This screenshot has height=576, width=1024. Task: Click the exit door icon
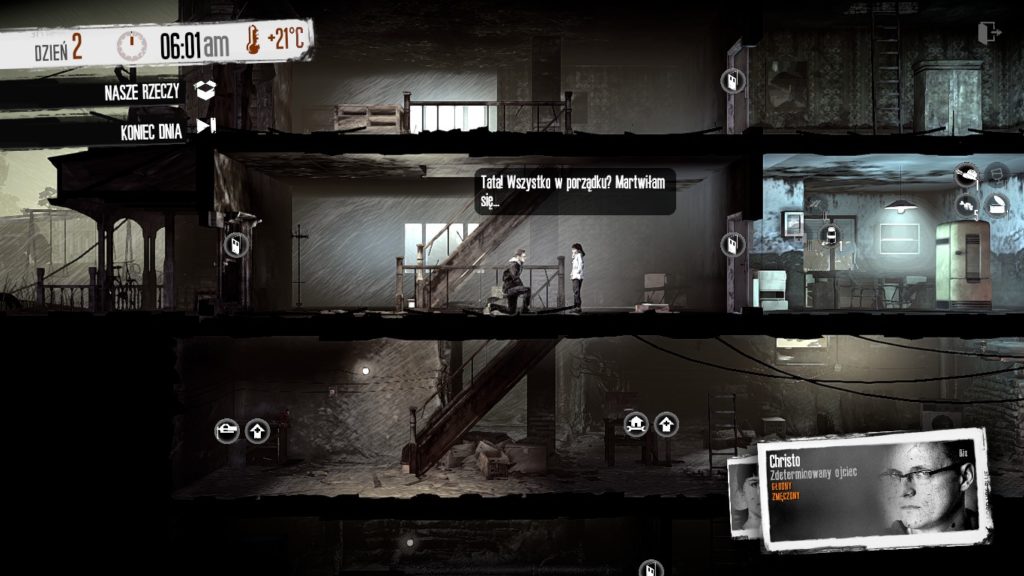(989, 33)
